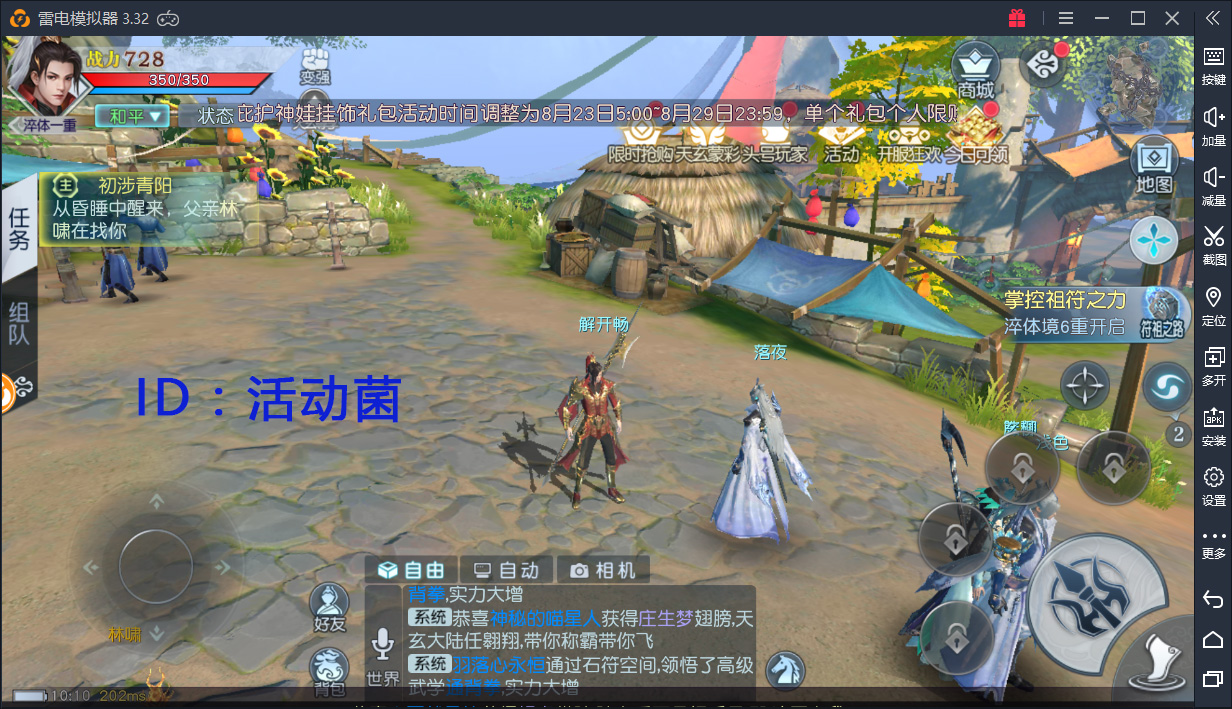Open the 商城 shop
The image size is (1232, 709).
[x=975, y=68]
